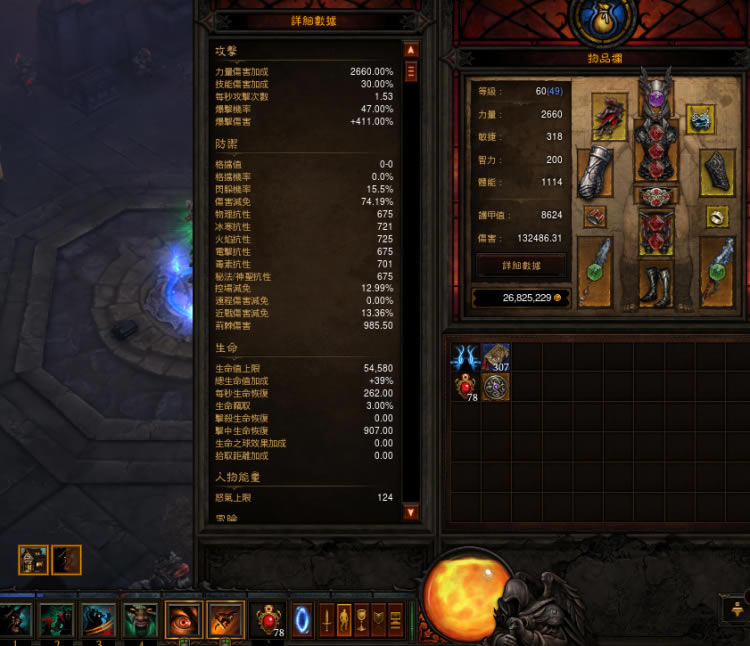The height and width of the screenshot is (646, 750).
Task: Select the equipped helm slot
Action: 656,97
